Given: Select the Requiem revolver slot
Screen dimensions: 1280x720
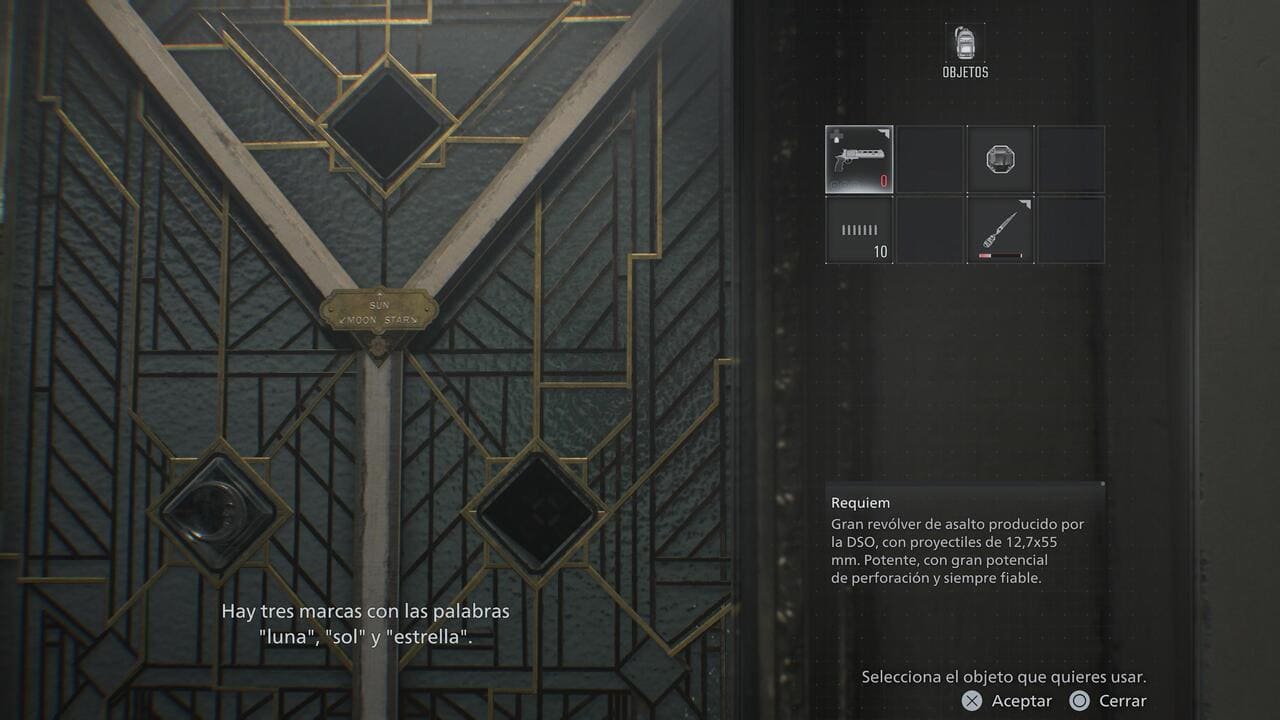Looking at the screenshot, I should pos(859,159).
